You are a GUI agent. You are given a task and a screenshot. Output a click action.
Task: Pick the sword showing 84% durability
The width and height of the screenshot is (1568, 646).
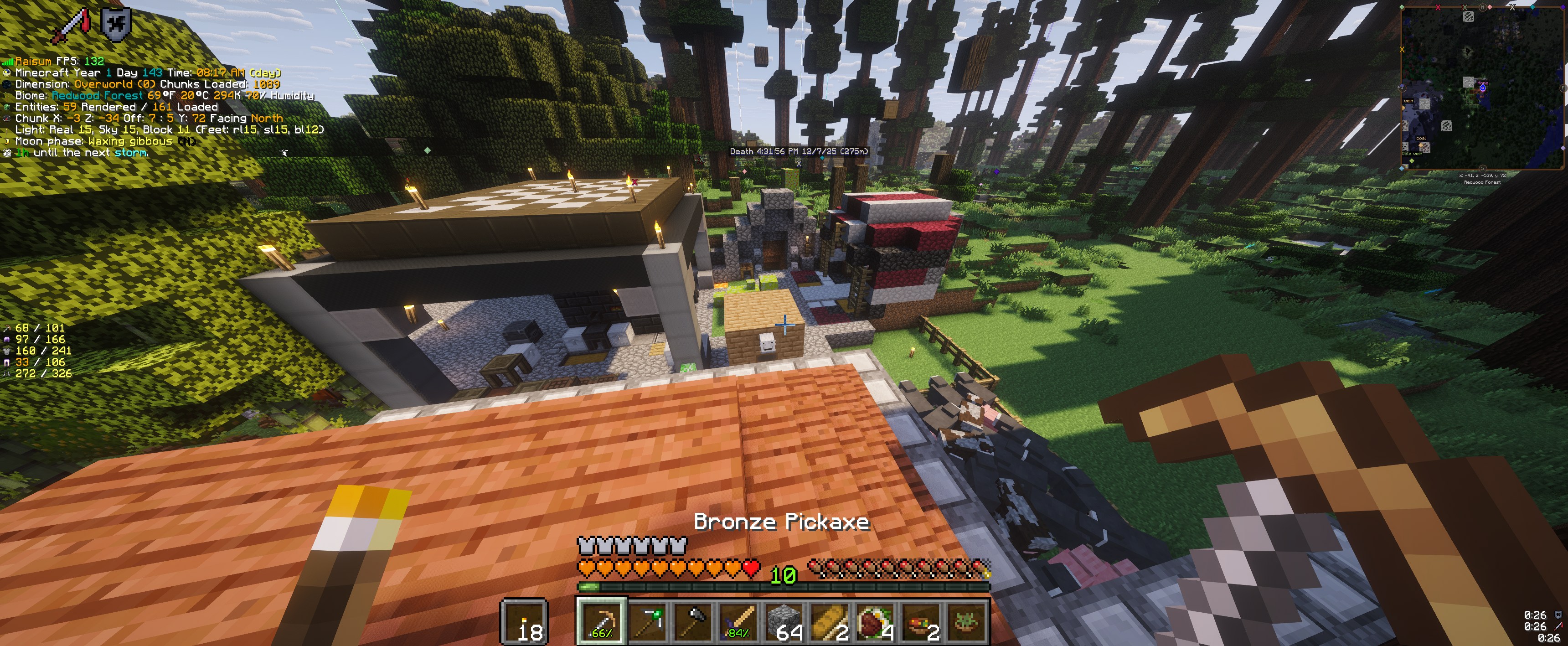pos(738,620)
